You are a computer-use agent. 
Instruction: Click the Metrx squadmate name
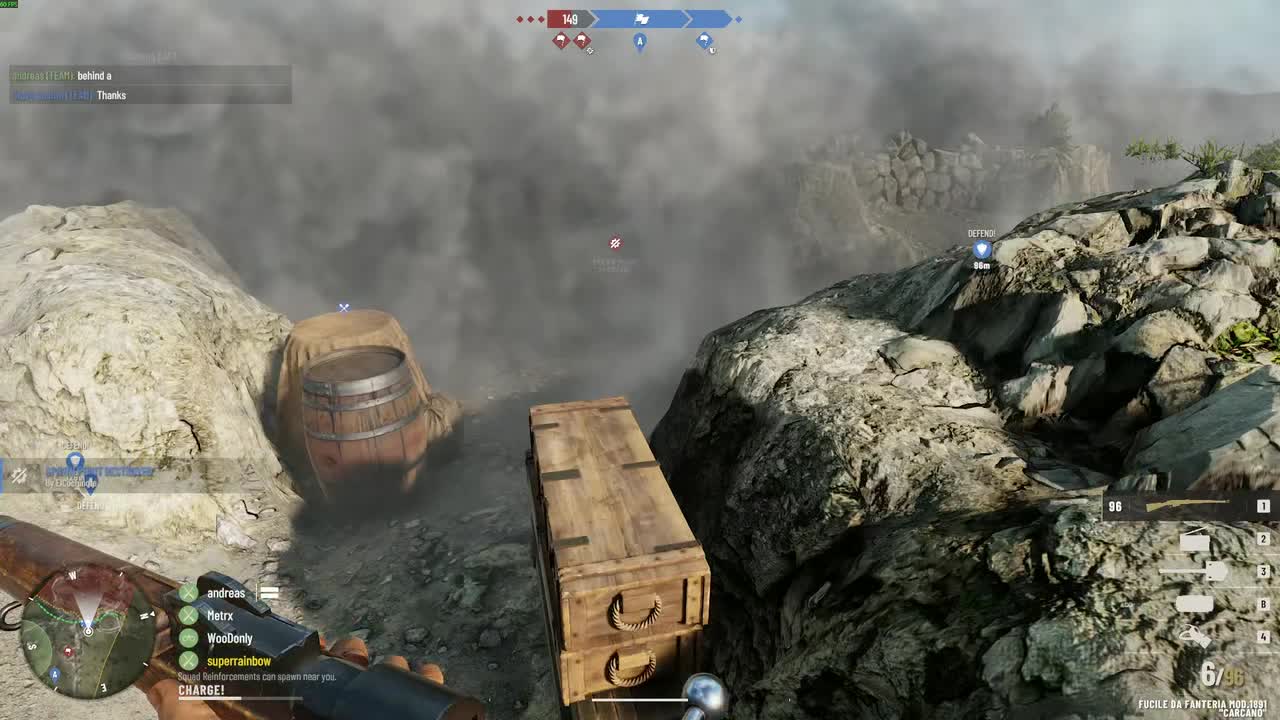pos(219,615)
